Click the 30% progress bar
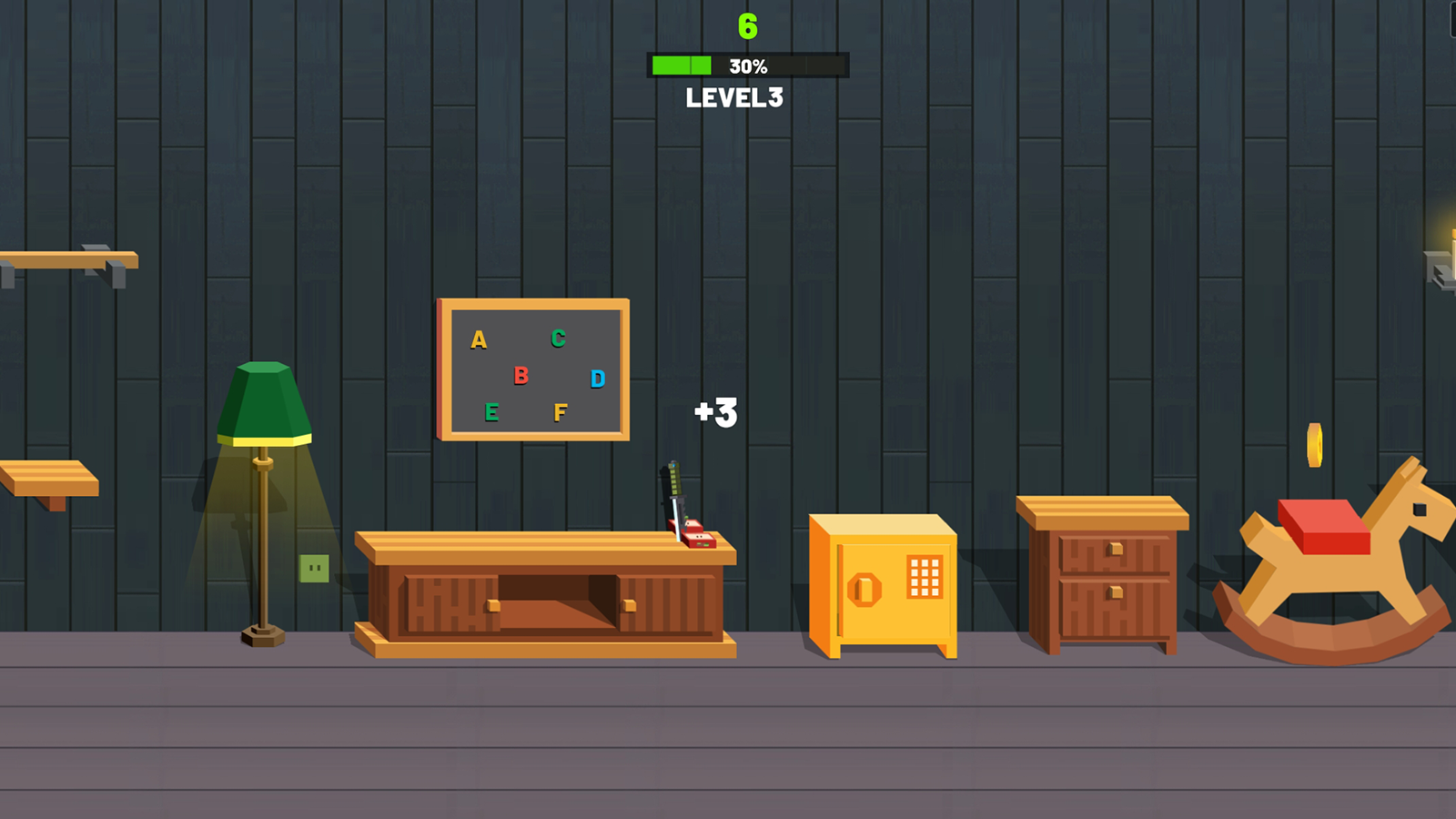The width and height of the screenshot is (1456, 819). 746,65
